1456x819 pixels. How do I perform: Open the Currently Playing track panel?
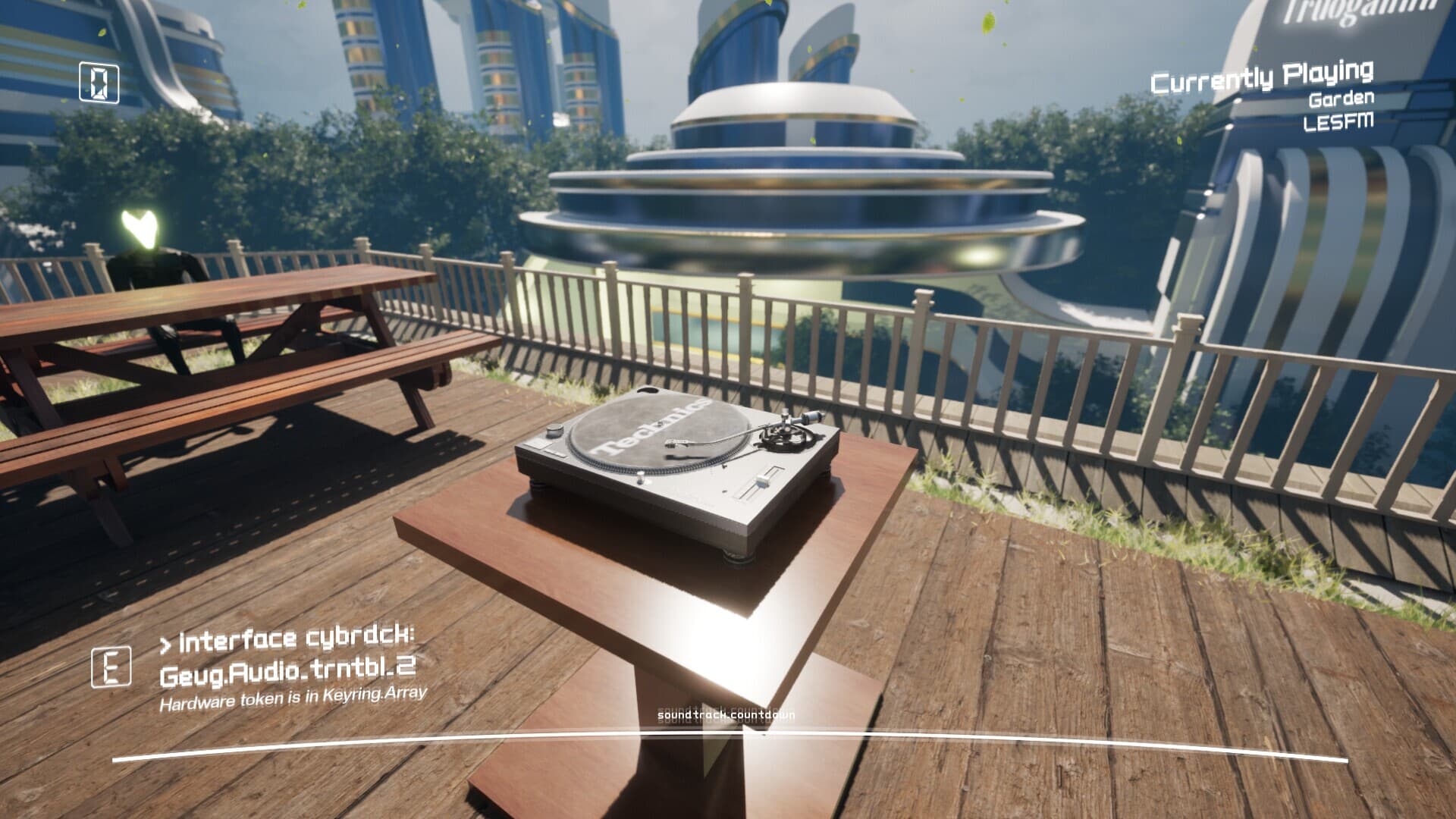pos(1262,96)
